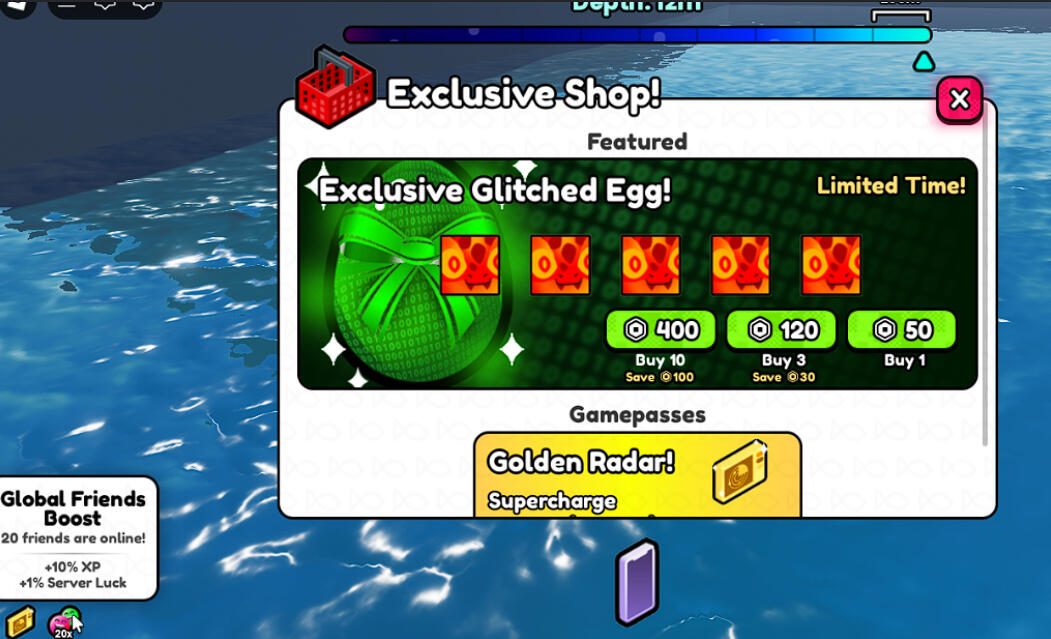The width and height of the screenshot is (1051, 639).
Task: Buy 1 Glitched Egg for 50 Robux
Action: point(901,330)
